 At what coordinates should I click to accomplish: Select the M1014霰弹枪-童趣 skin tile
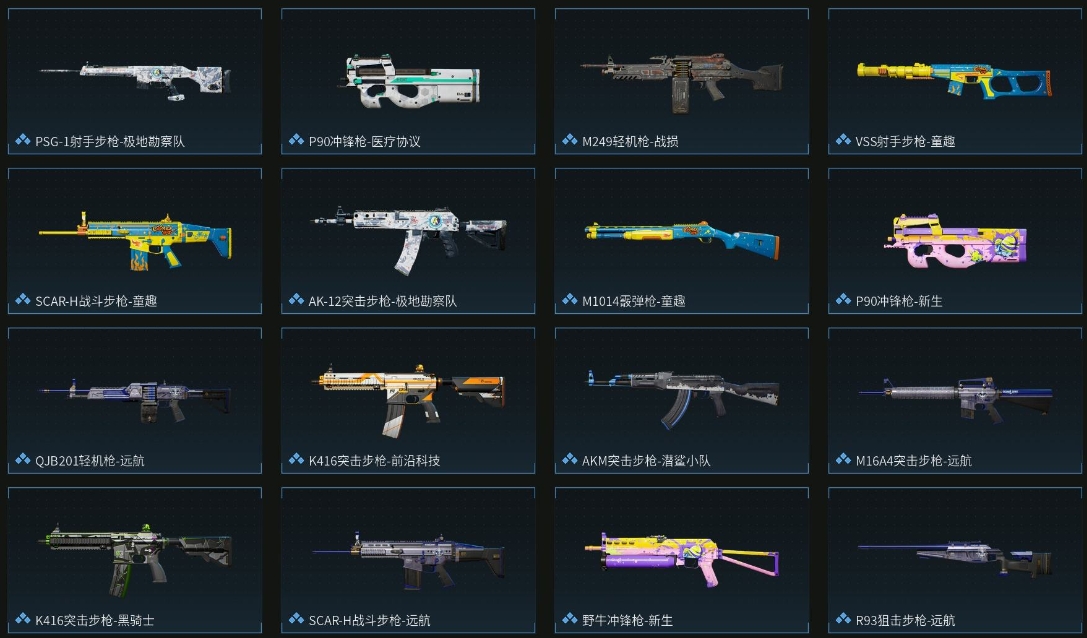[x=682, y=240]
